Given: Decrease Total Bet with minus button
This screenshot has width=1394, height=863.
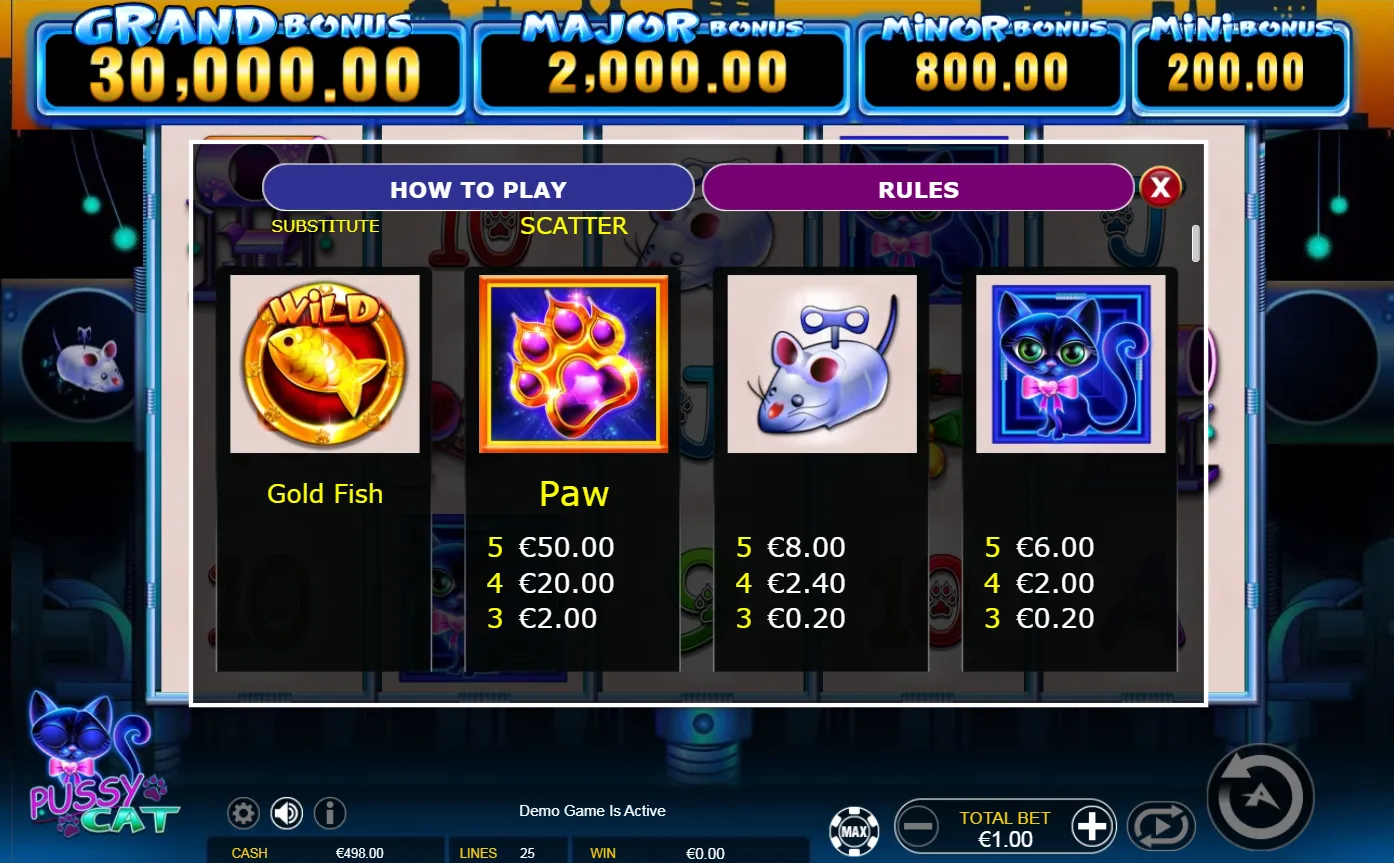Looking at the screenshot, I should tap(917, 825).
